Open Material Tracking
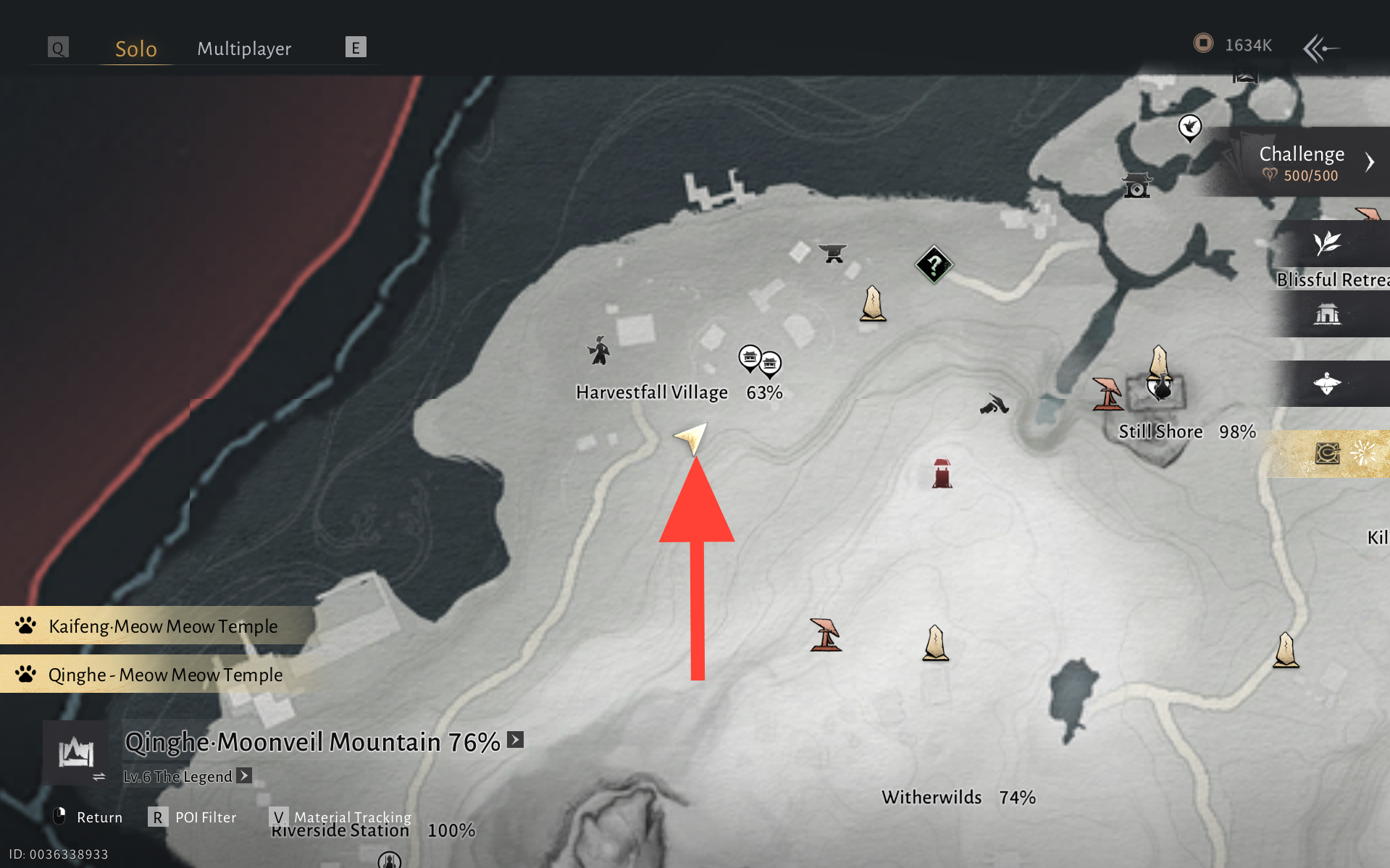Screen dimensions: 1390x868 [340, 817]
